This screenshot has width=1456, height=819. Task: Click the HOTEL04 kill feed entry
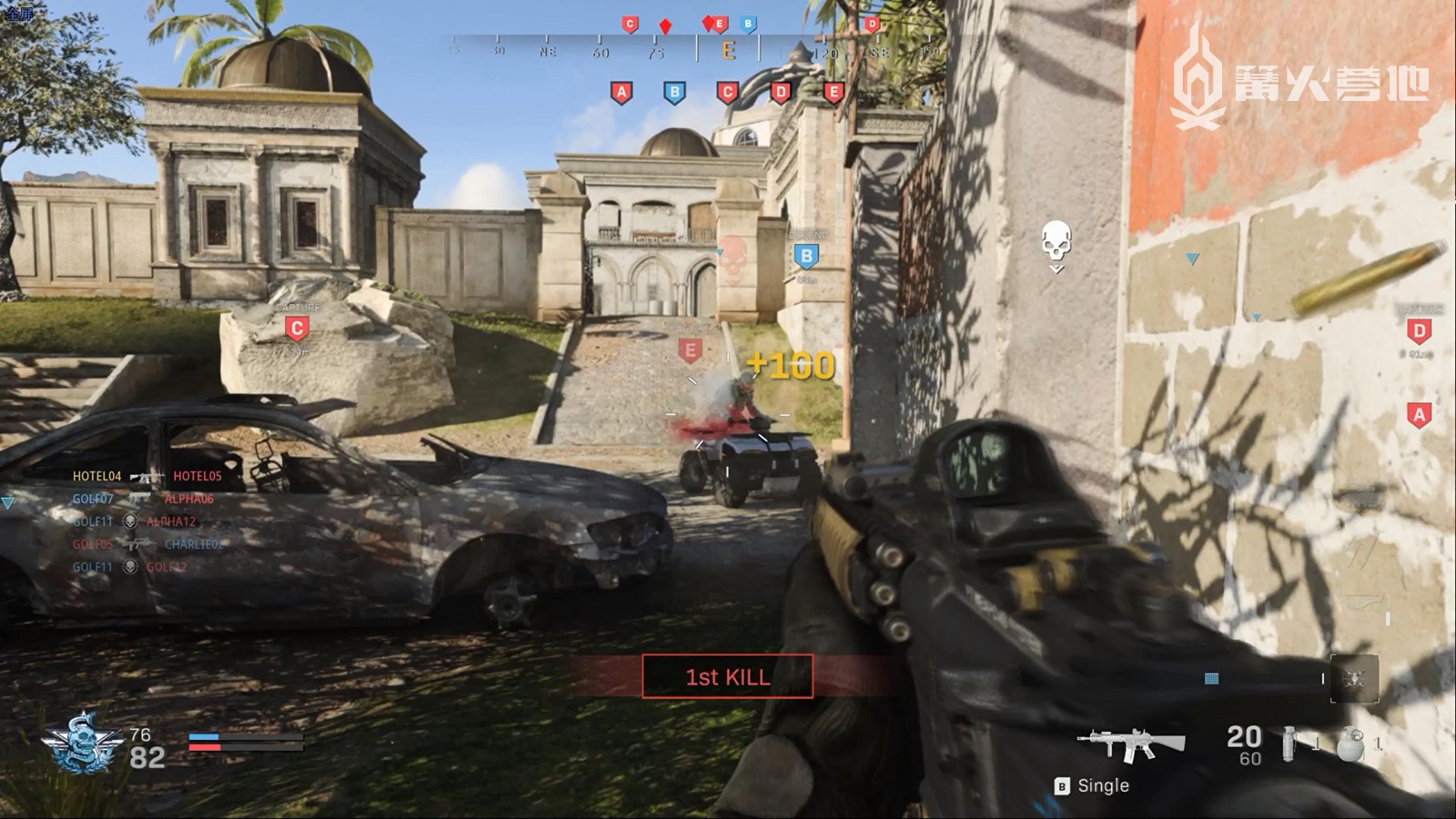point(96,476)
